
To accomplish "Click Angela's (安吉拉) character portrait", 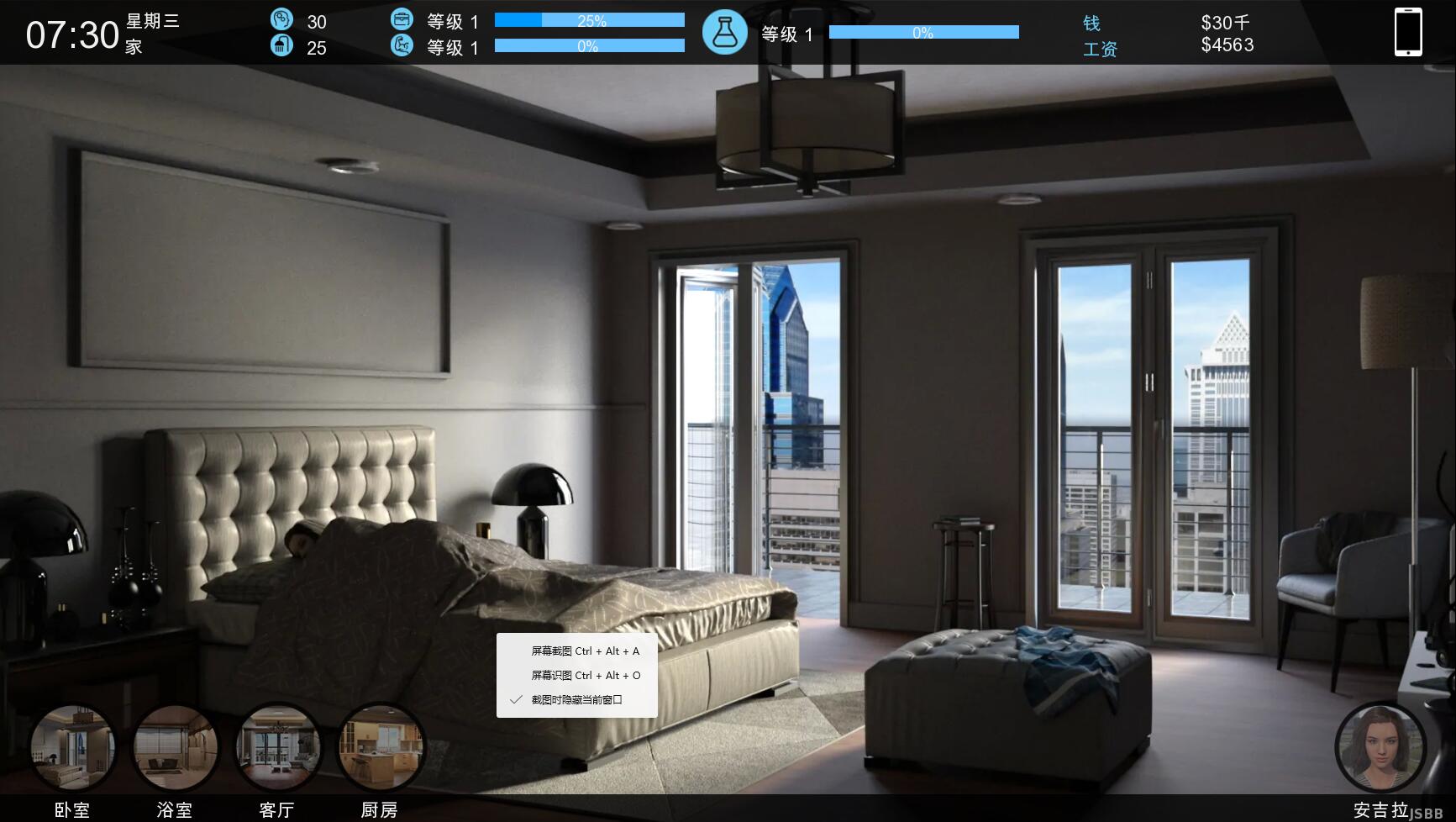I will pos(1380,747).
